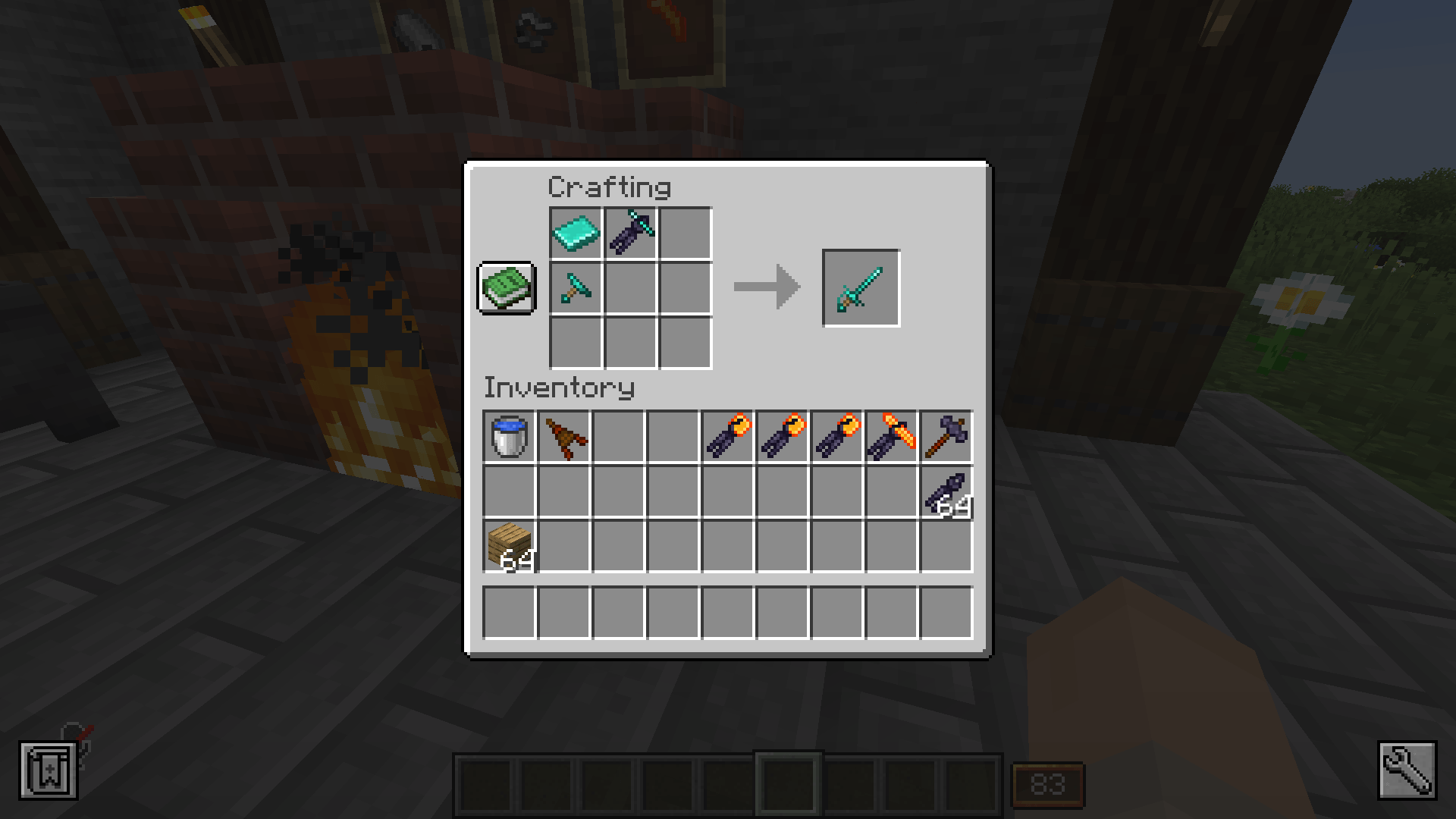Select the diamond block in the top crafting slot
Screen dimensions: 1456x819
pyautogui.click(x=576, y=234)
